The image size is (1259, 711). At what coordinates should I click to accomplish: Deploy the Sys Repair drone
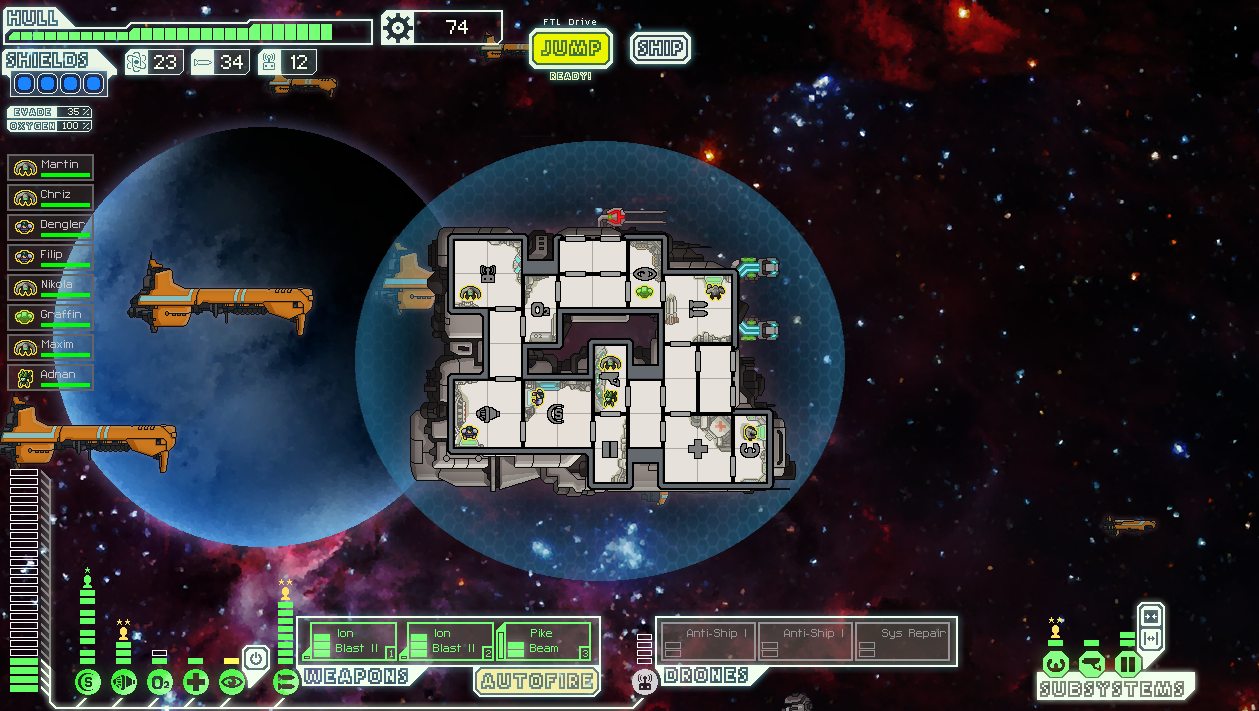click(904, 641)
